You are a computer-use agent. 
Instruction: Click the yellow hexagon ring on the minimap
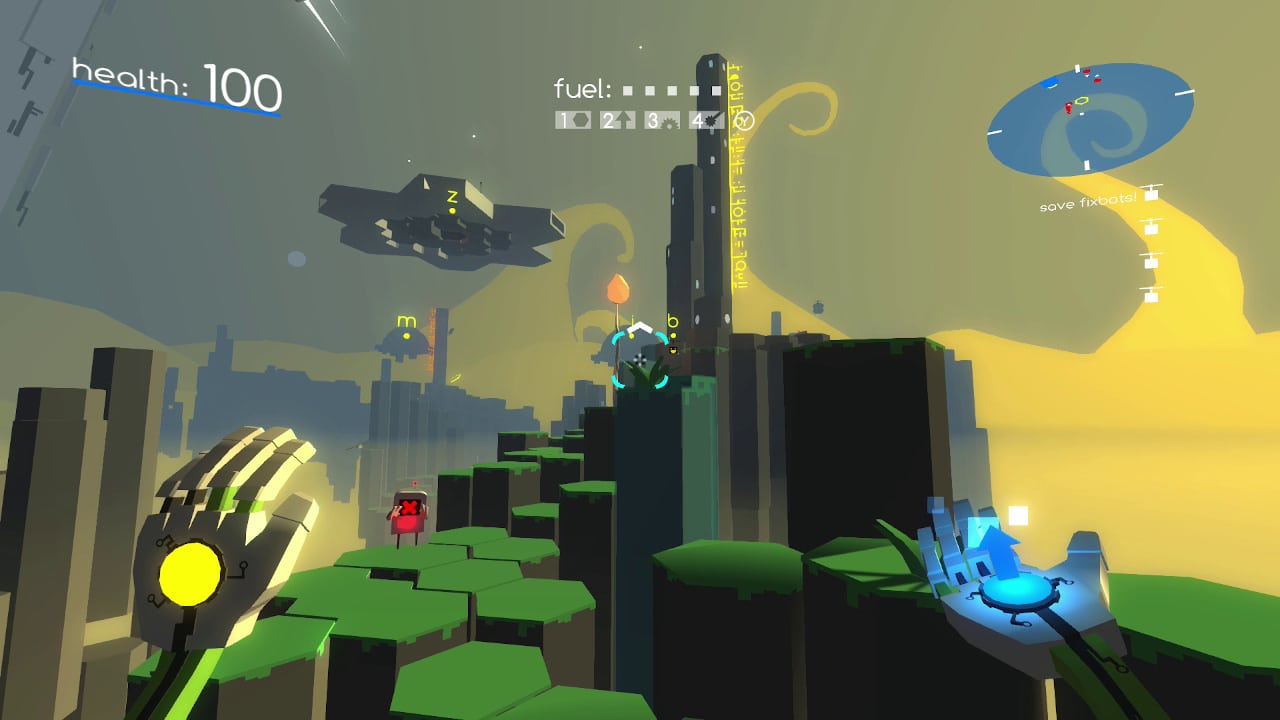pos(1082,100)
